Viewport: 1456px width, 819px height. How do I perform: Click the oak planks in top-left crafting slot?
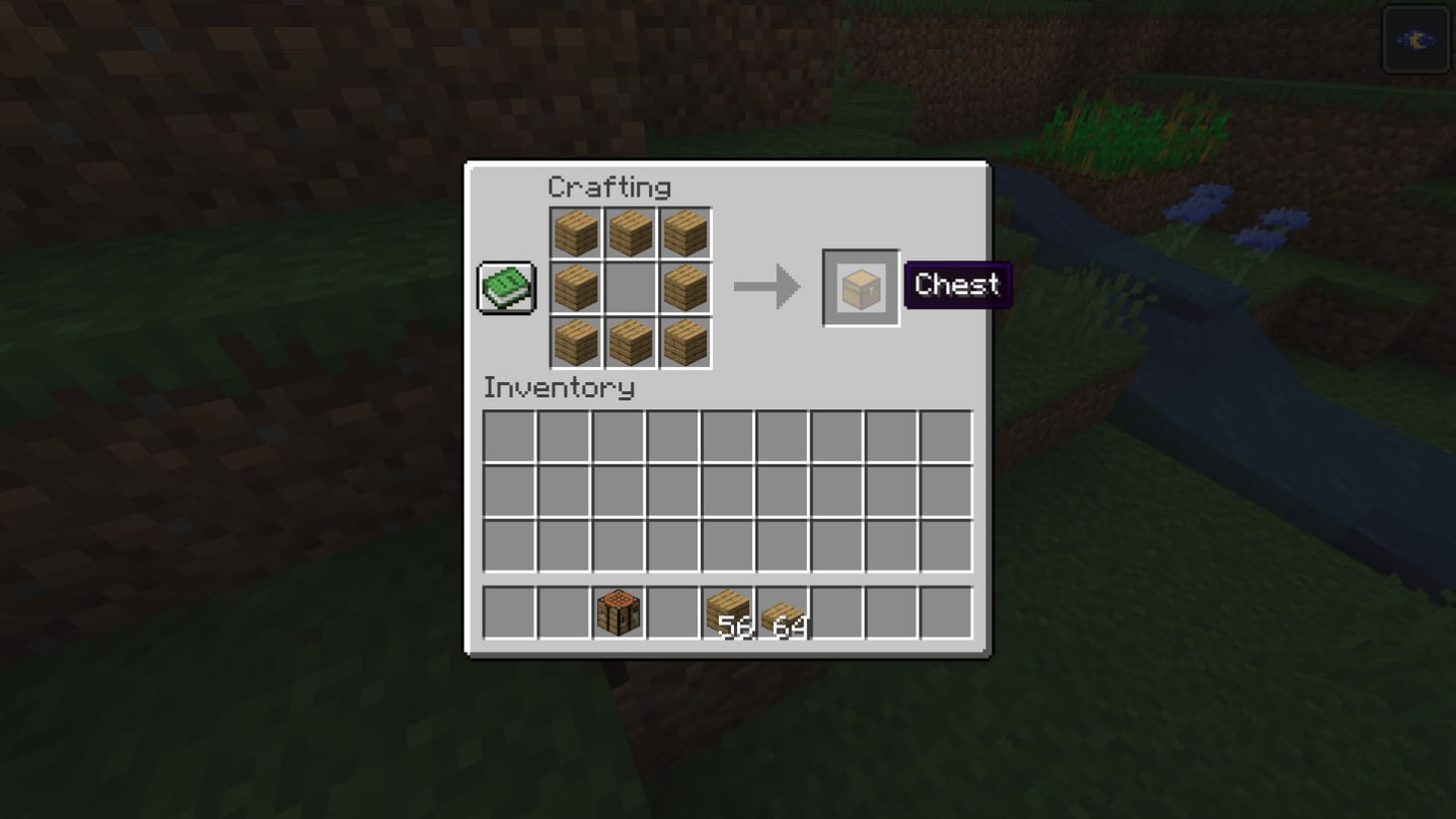[575, 231]
